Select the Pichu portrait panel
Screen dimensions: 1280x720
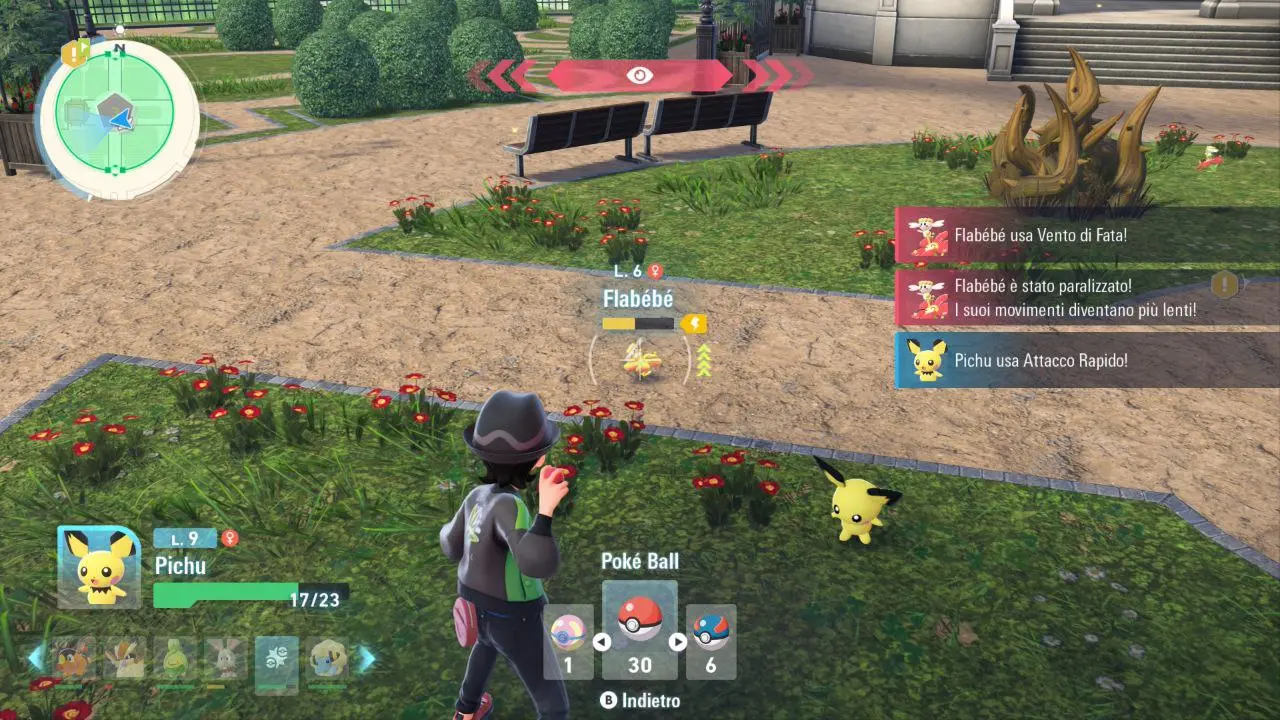pos(99,567)
